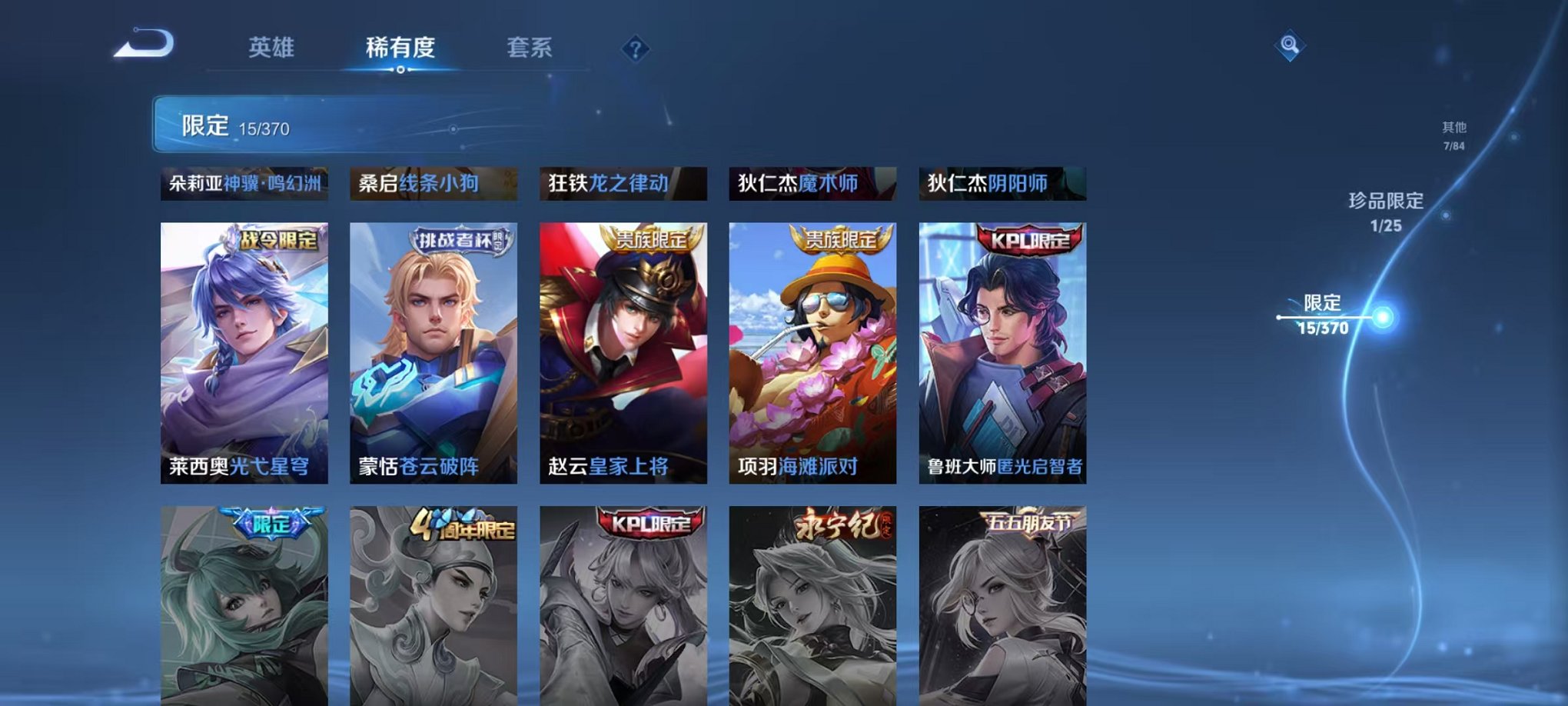Select the 稀有度 tab
1568x706 pixels.
(x=399, y=48)
